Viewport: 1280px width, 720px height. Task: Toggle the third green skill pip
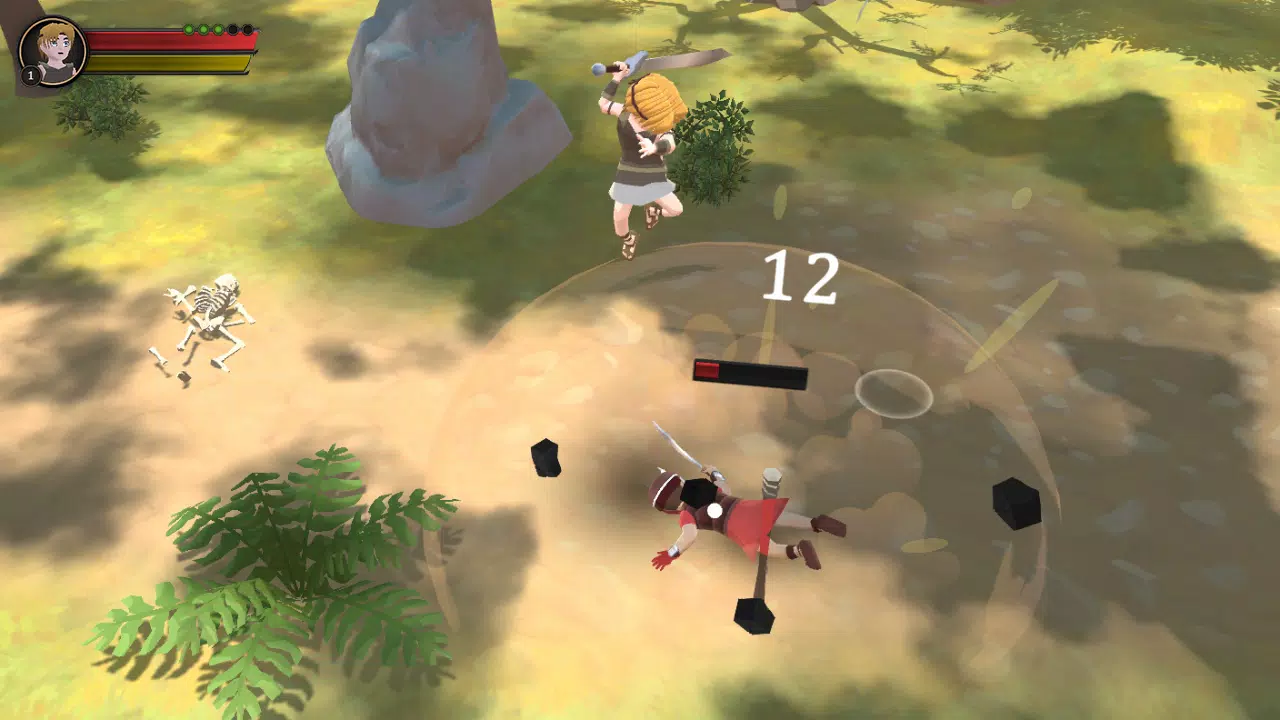(218, 29)
